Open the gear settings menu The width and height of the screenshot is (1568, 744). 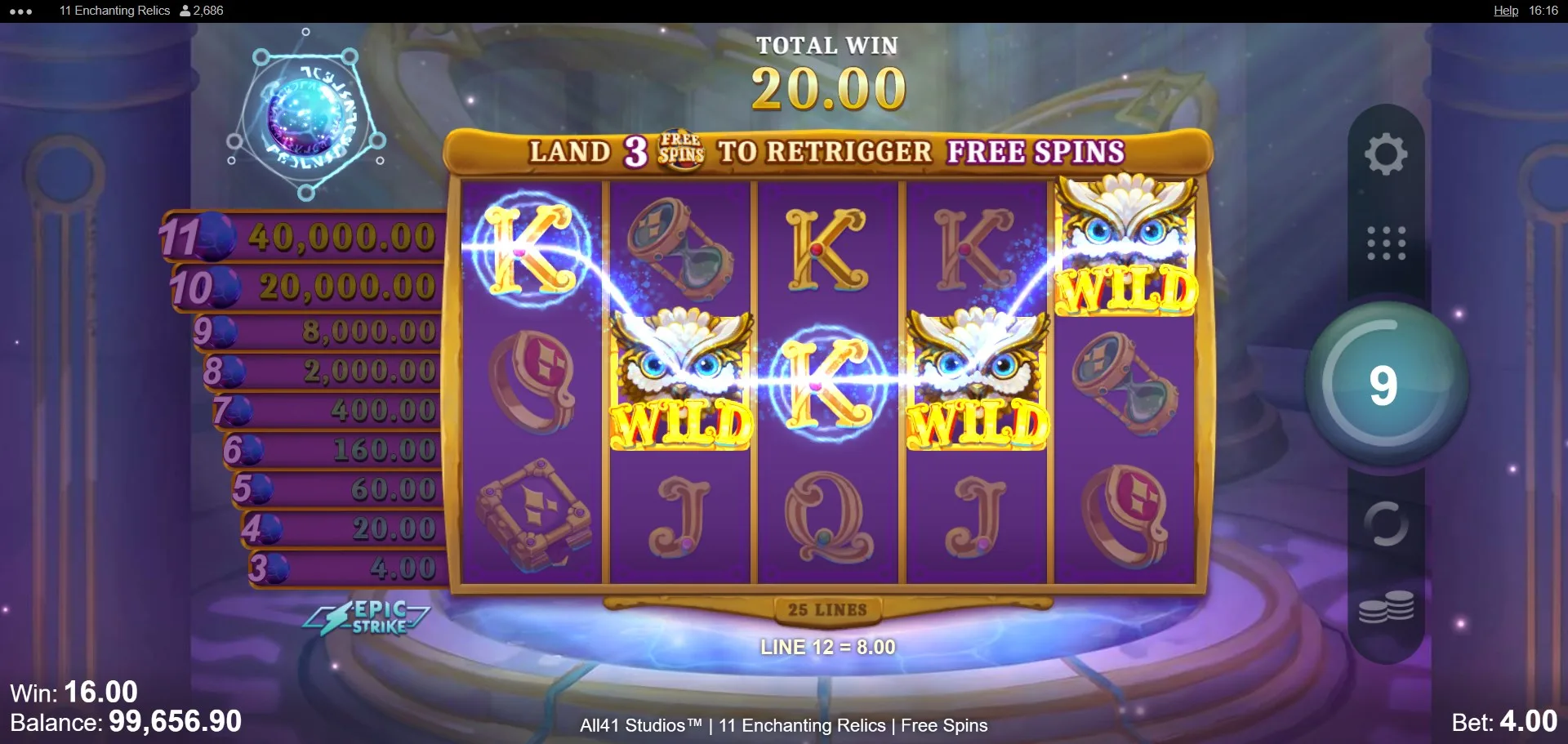click(1386, 154)
